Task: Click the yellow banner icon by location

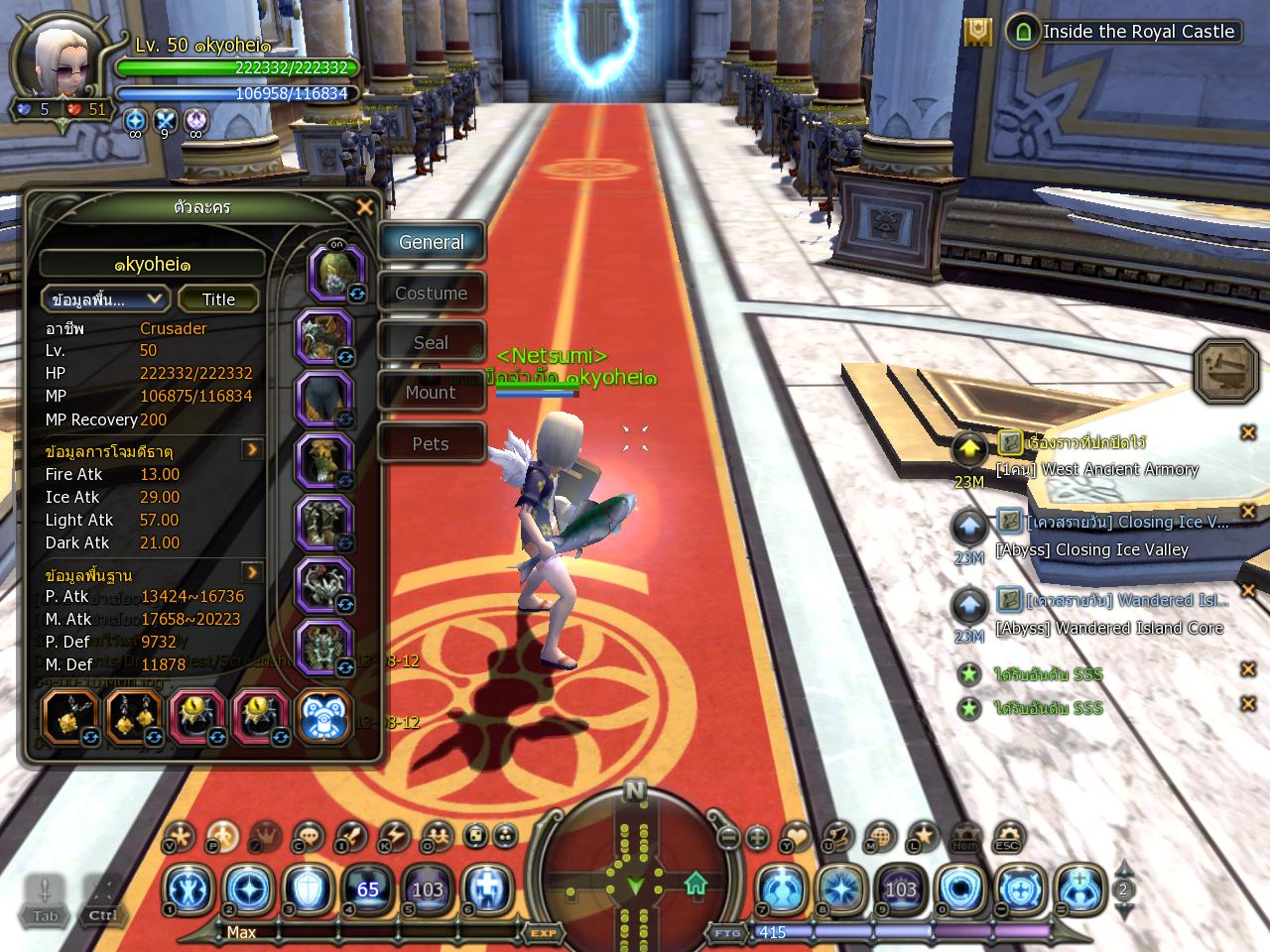Action: coord(978,32)
